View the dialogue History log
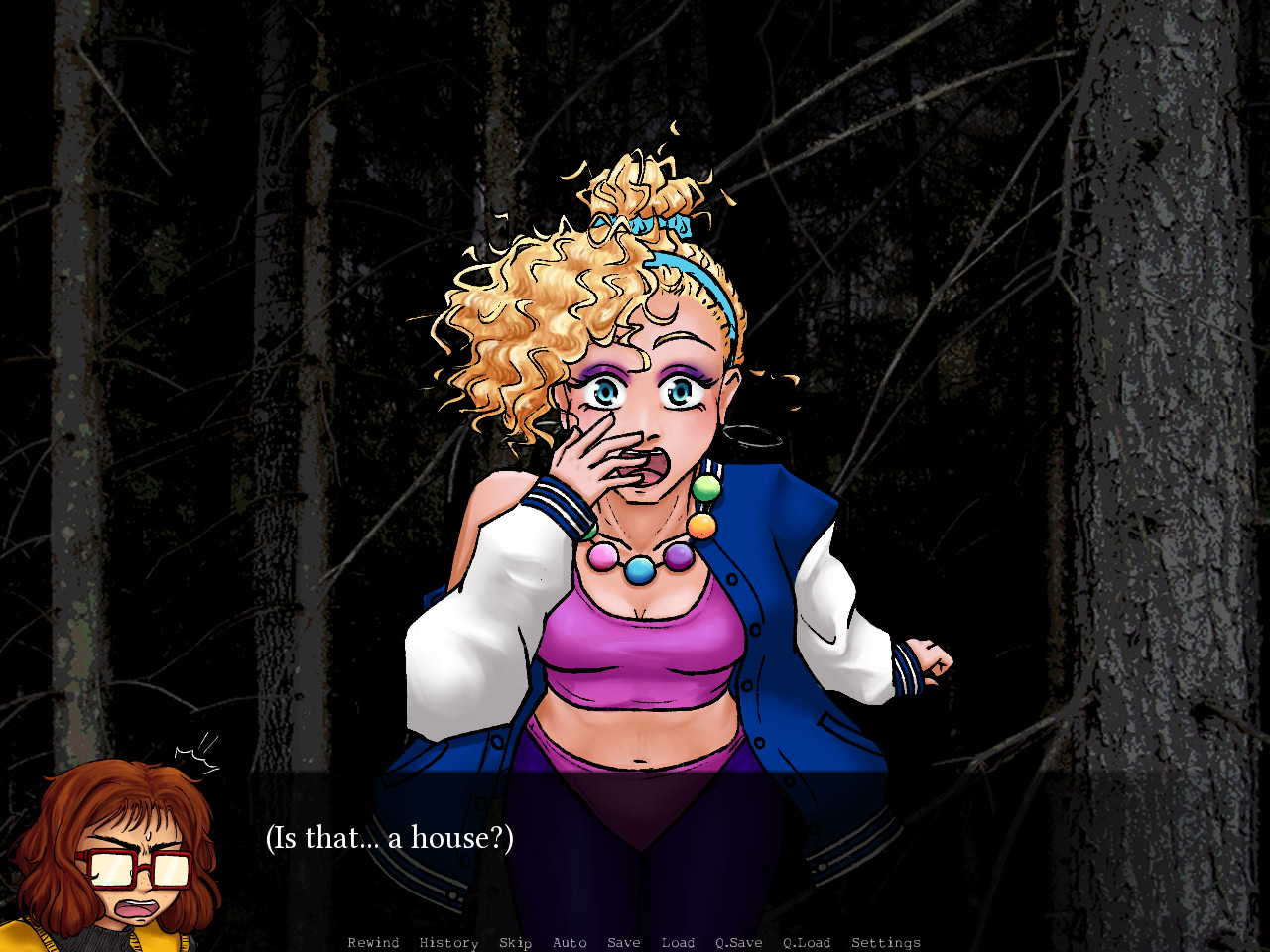Viewport: 1270px width, 952px height. point(447,942)
